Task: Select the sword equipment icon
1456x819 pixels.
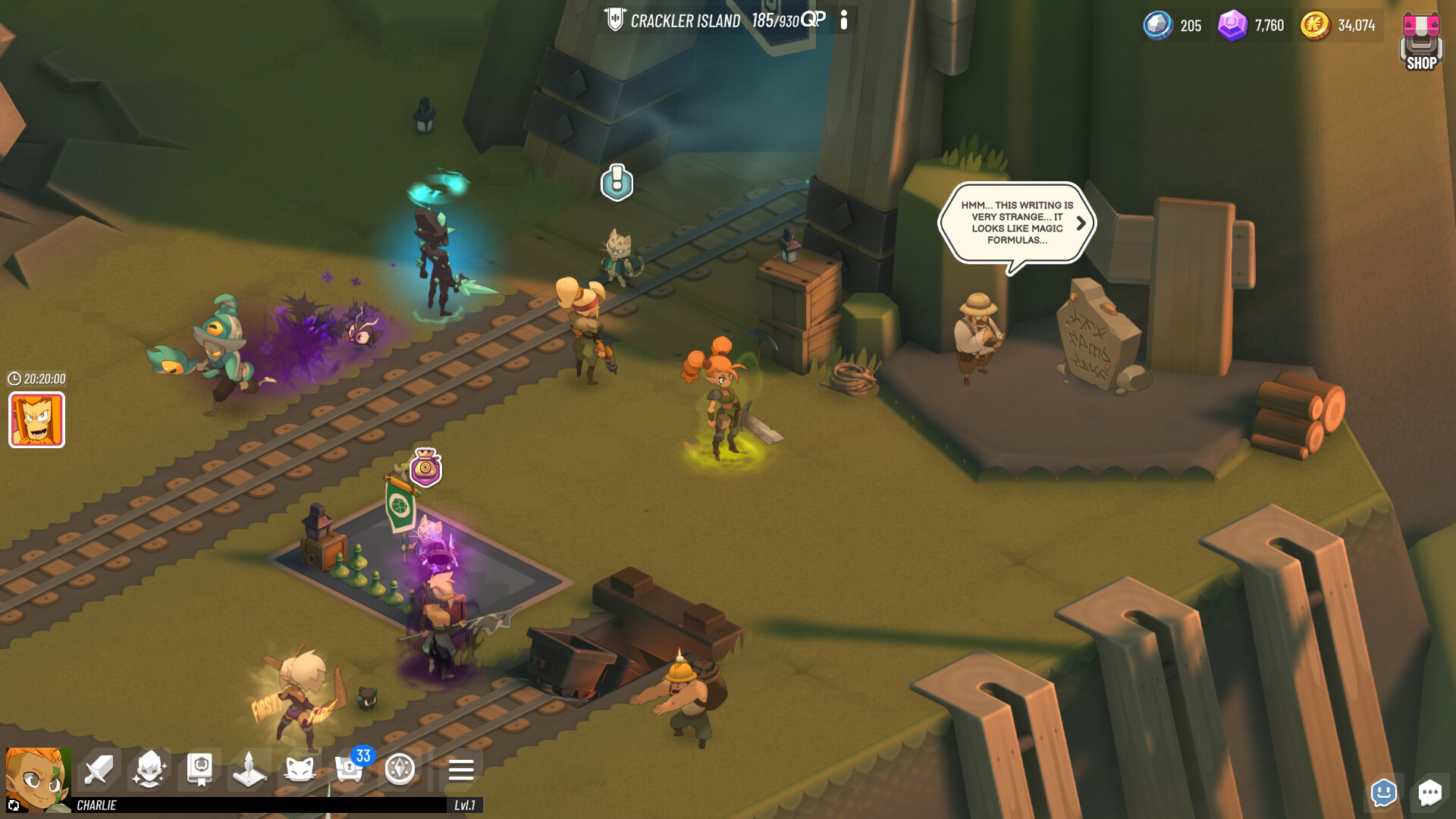Action: pos(96,770)
